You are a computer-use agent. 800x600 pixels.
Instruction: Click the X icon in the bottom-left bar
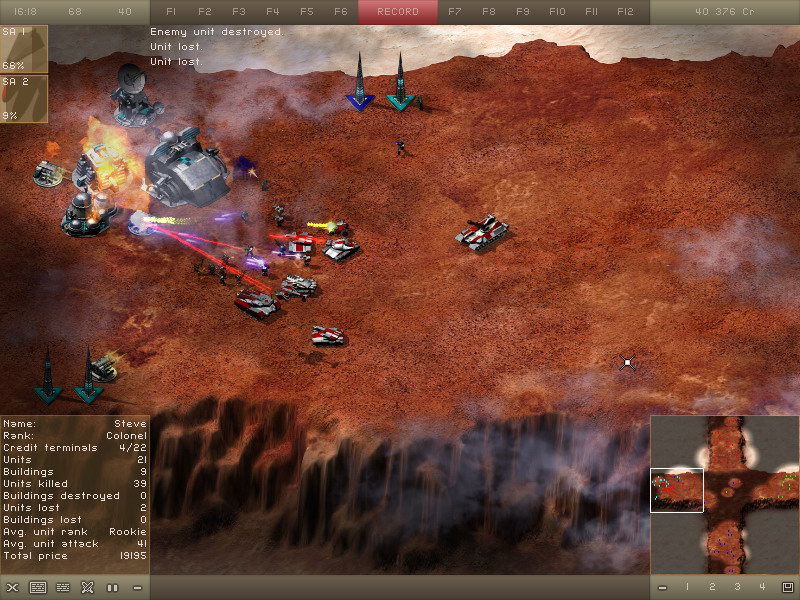point(12,587)
